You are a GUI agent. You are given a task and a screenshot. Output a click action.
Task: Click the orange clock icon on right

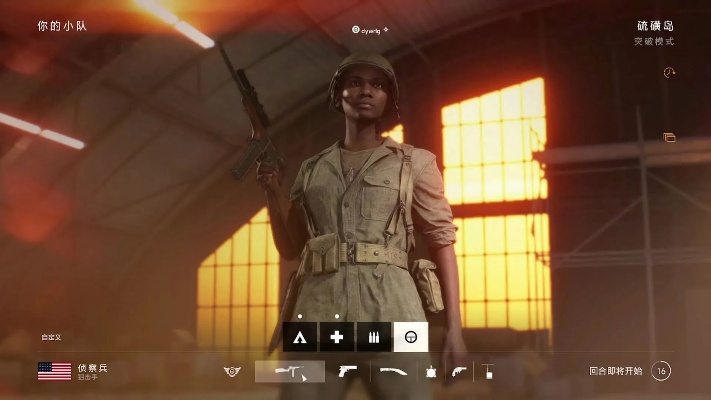[x=669, y=72]
